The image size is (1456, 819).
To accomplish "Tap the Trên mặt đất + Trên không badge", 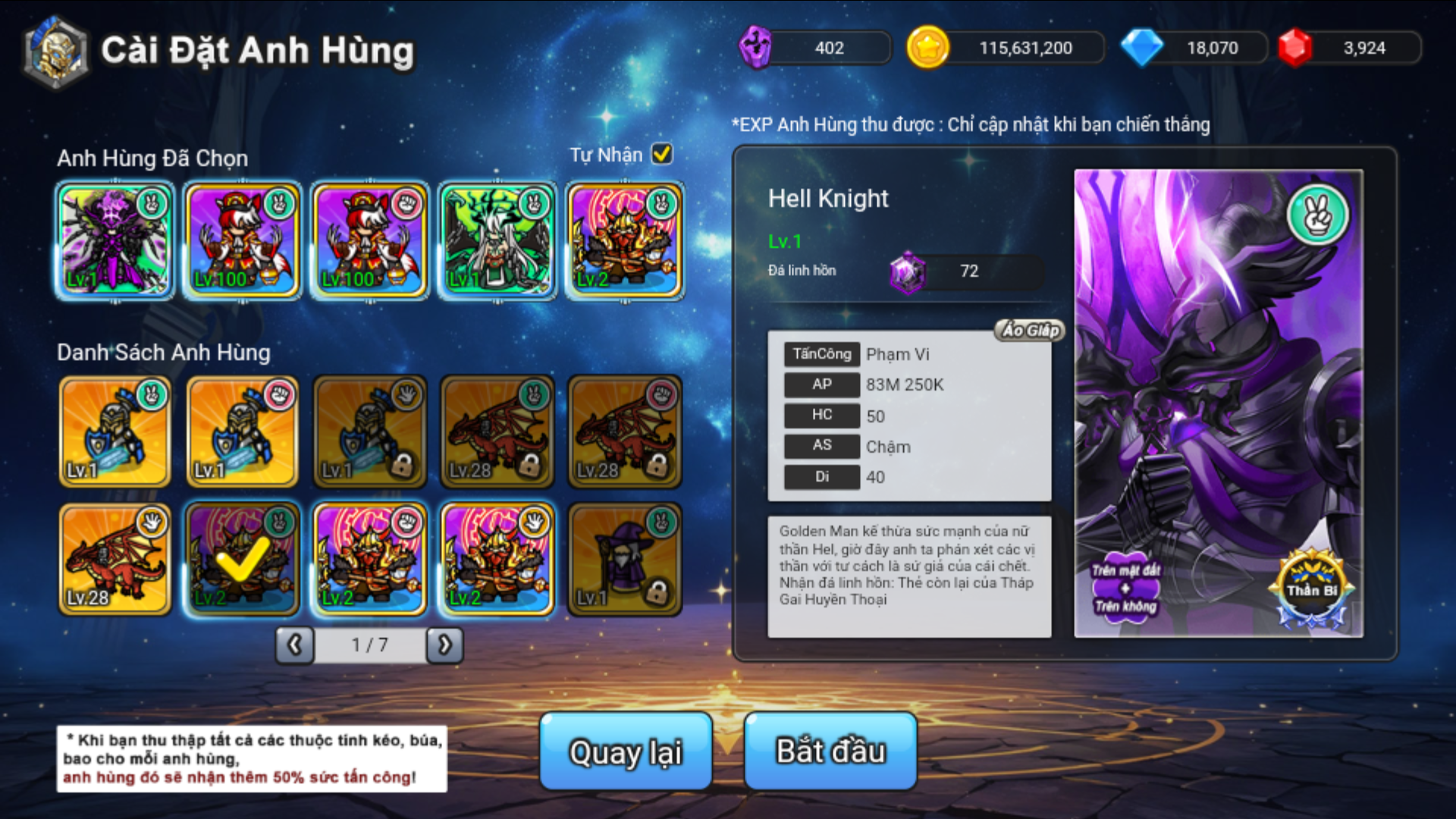I will coord(1125,588).
